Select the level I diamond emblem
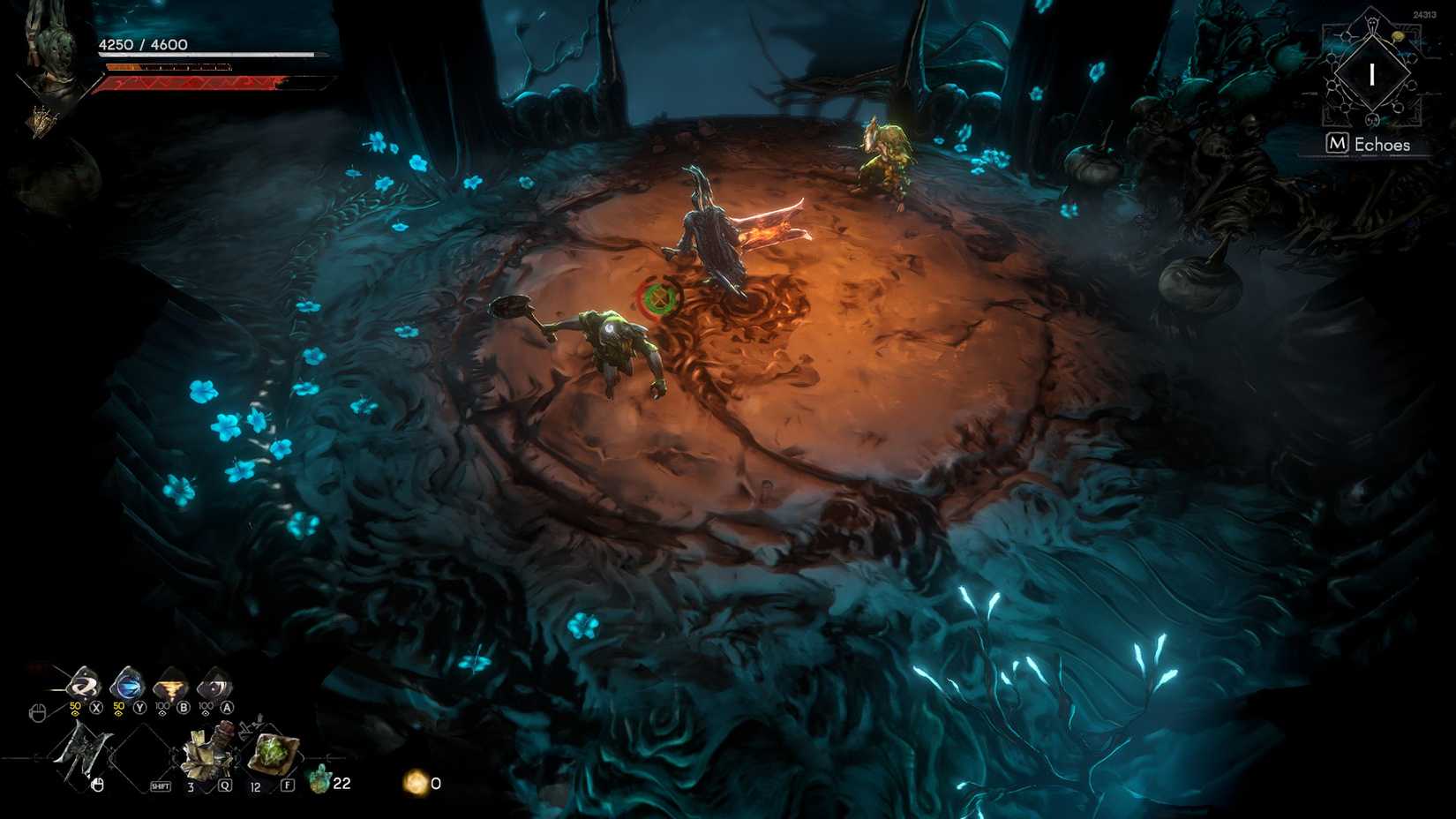 (x=1372, y=74)
